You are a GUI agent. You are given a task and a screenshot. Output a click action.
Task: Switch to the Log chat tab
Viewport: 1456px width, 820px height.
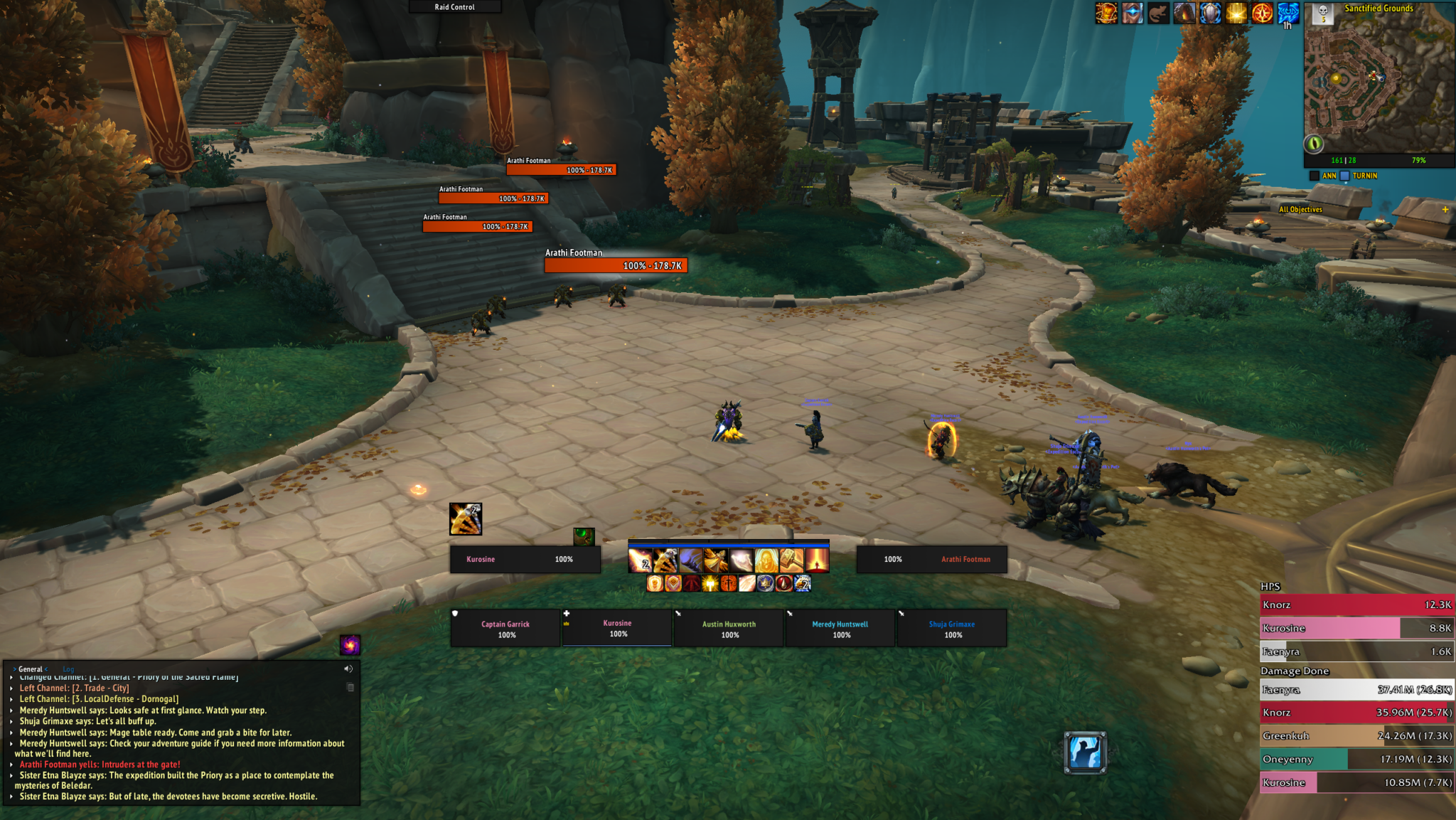coord(68,669)
